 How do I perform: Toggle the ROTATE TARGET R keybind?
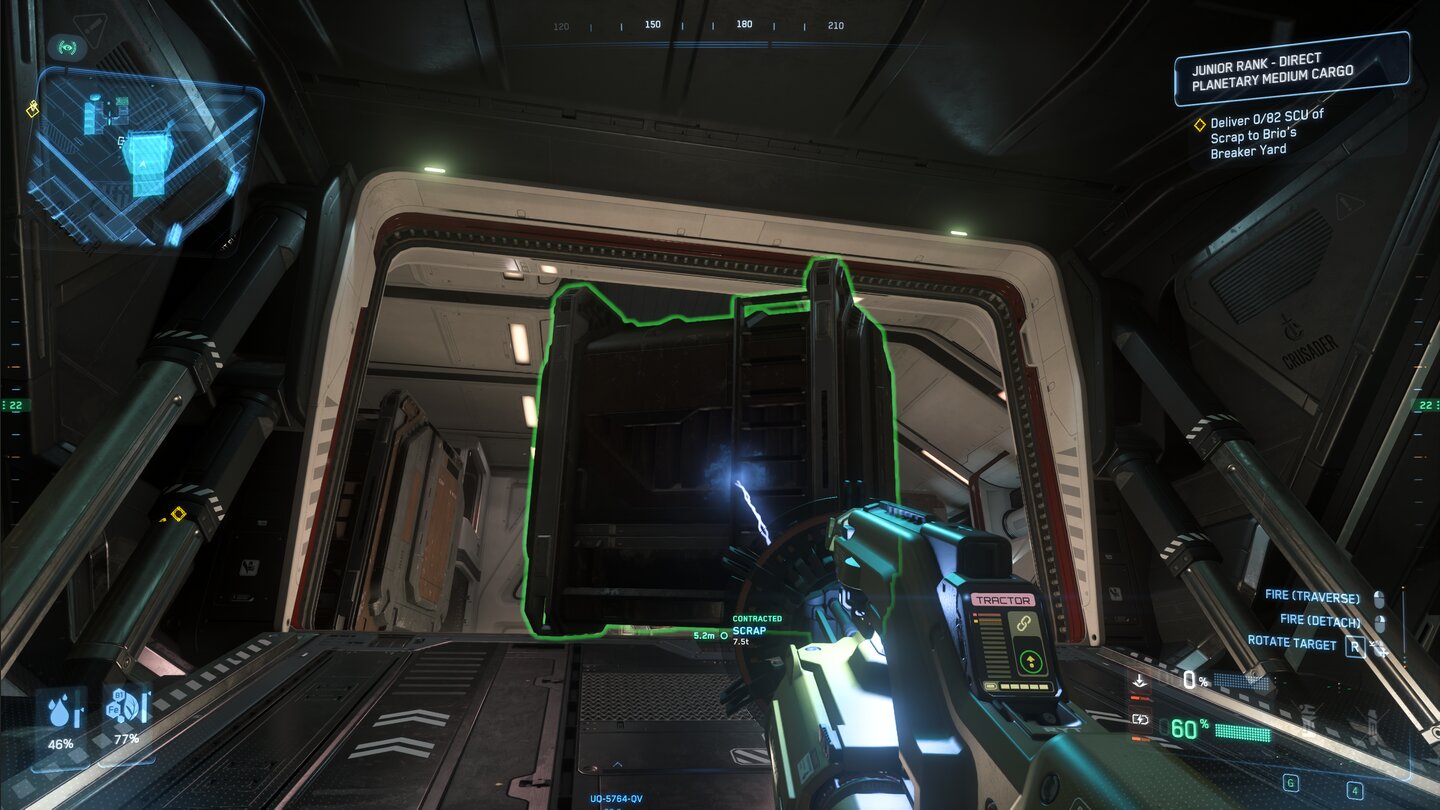click(x=1356, y=645)
